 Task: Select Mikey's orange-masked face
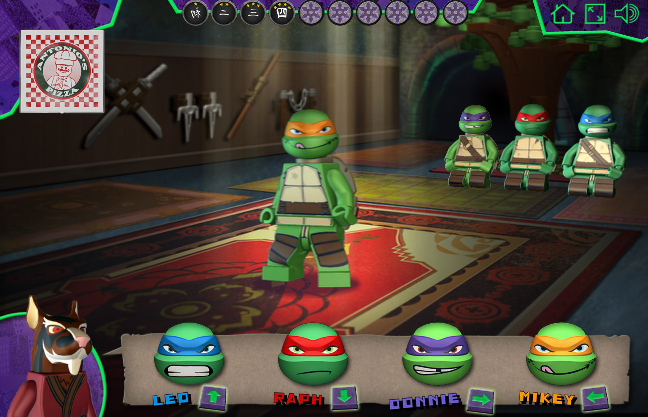click(561, 354)
